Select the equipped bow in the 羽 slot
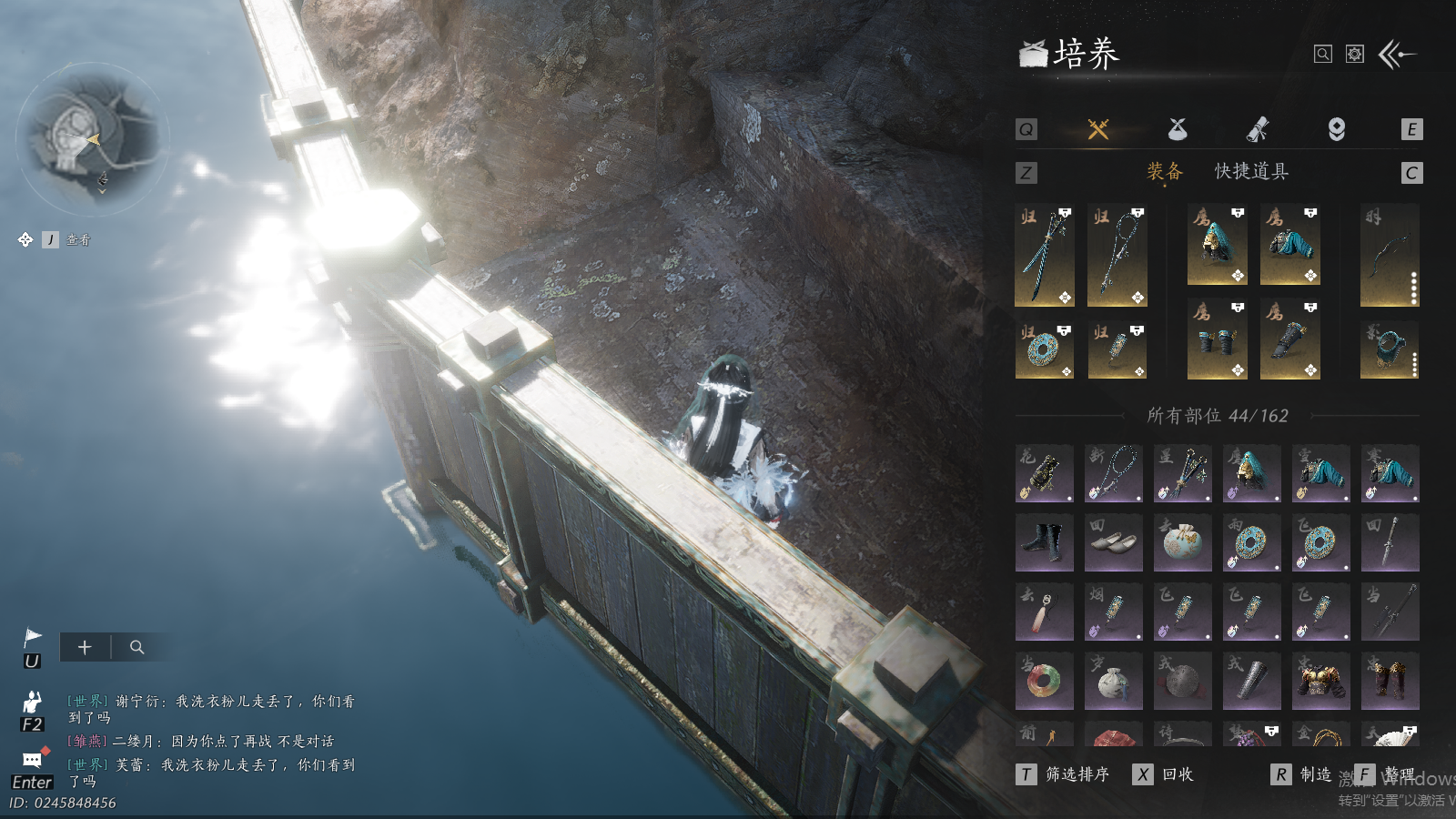This screenshot has height=819, width=1456. pos(1390,255)
